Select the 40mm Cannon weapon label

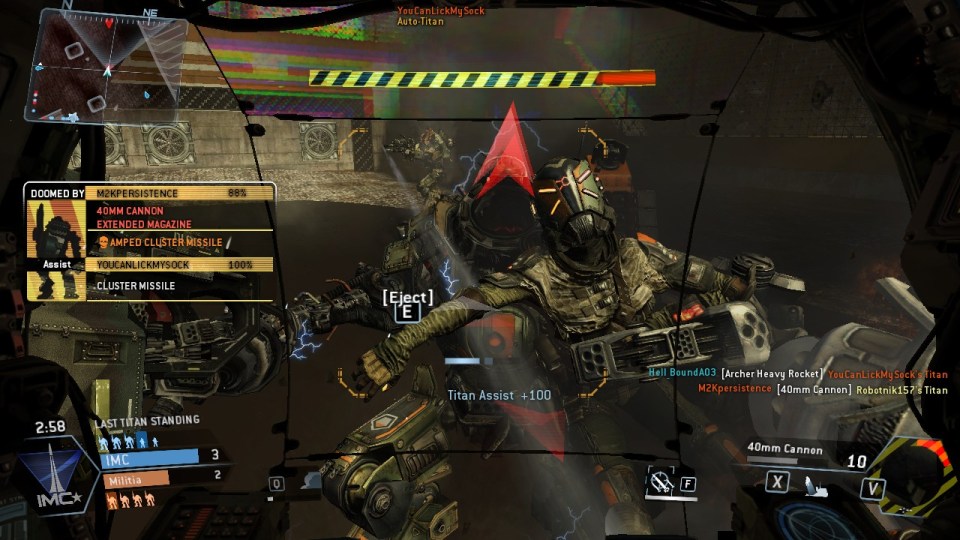pyautogui.click(x=785, y=449)
